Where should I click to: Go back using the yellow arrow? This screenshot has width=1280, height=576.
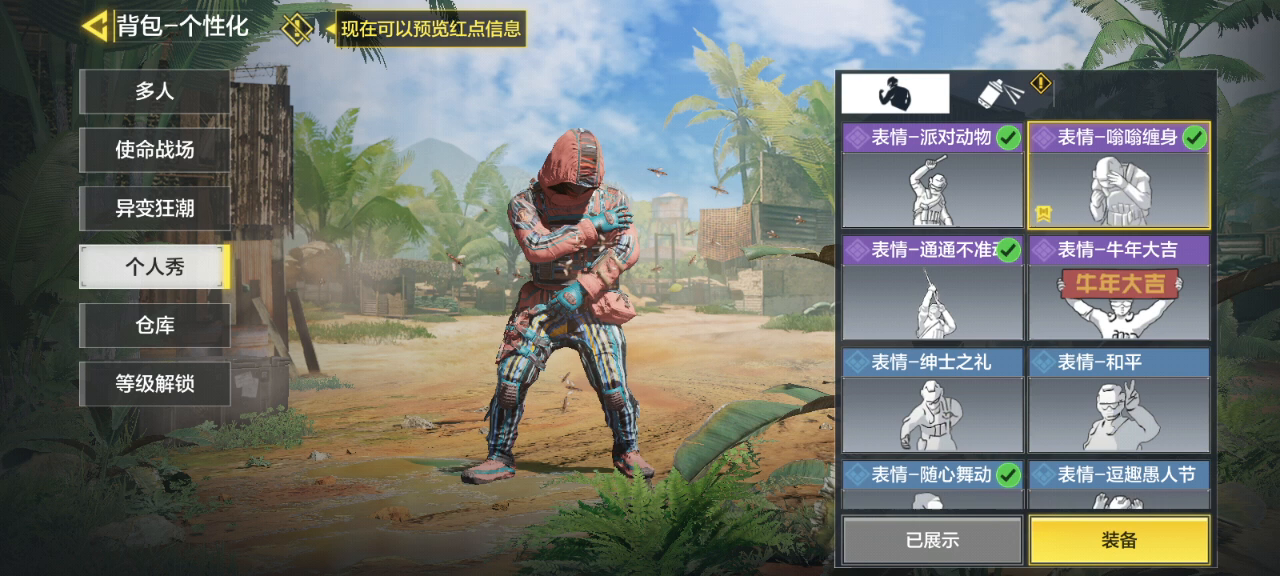(95, 26)
